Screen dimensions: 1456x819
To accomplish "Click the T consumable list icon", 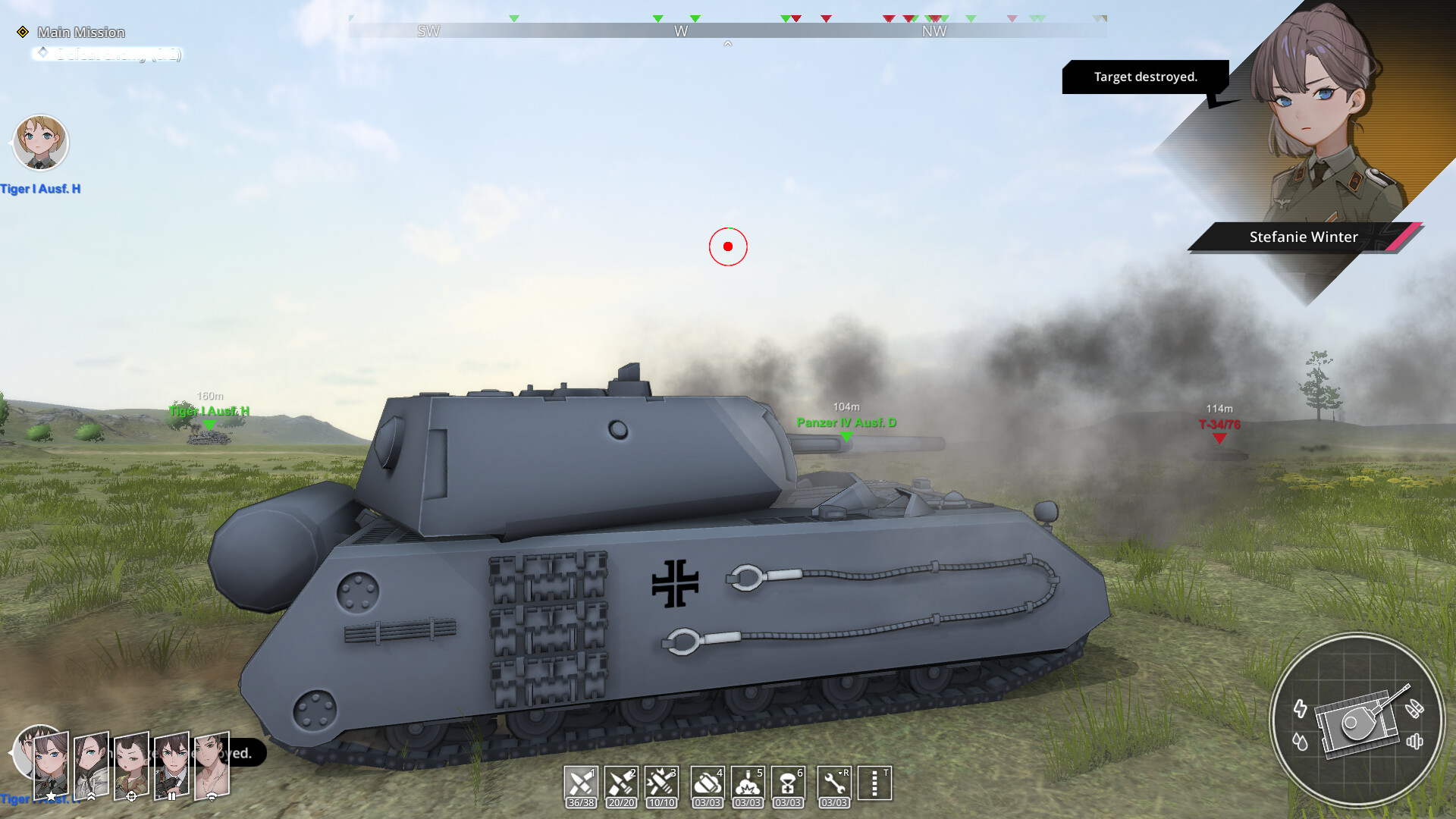I will point(876,783).
